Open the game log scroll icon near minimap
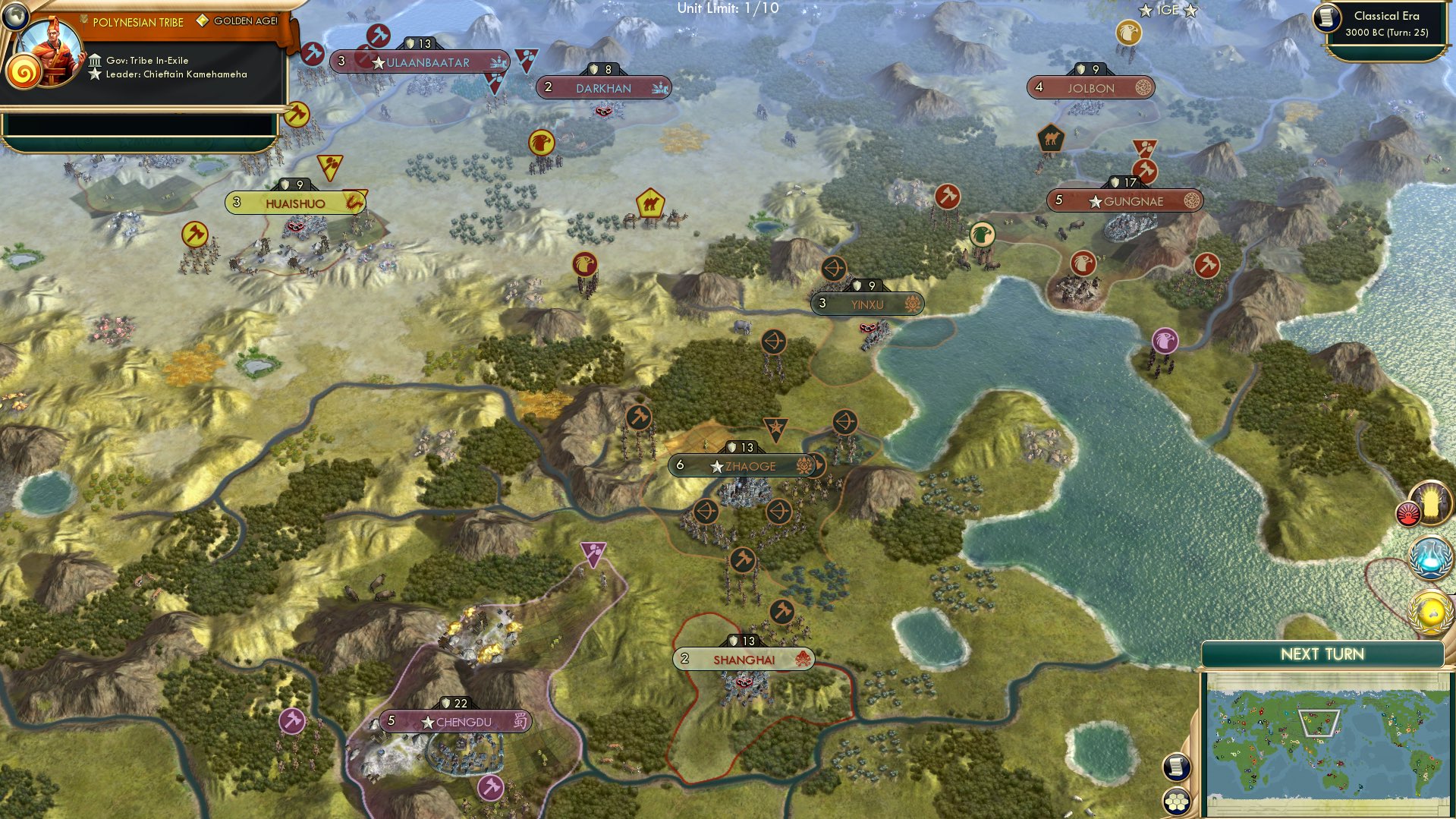1456x819 pixels. 1177,766
